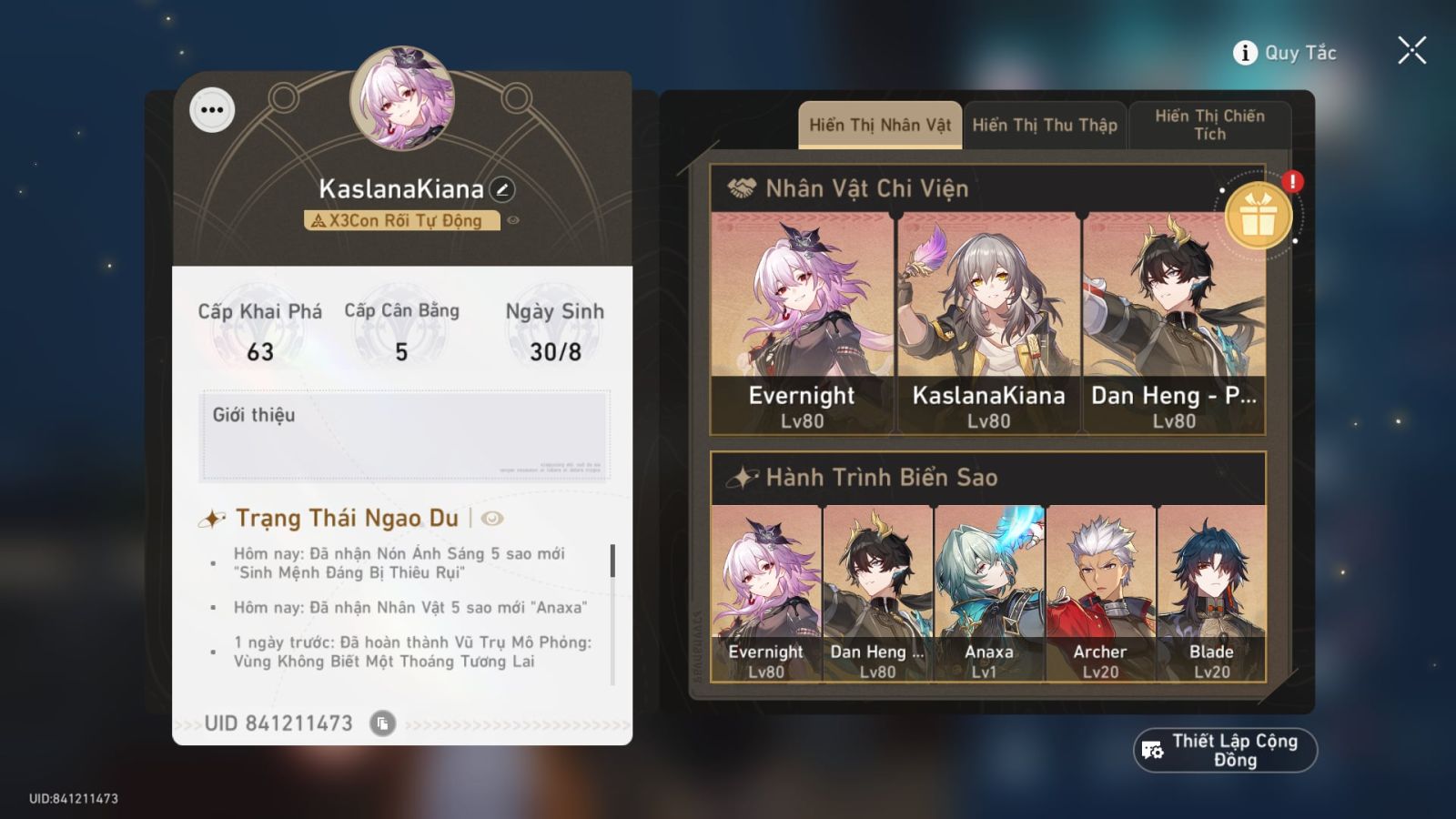Open the more options (...) menu
Screen dimensions: 1456x819
click(x=213, y=112)
